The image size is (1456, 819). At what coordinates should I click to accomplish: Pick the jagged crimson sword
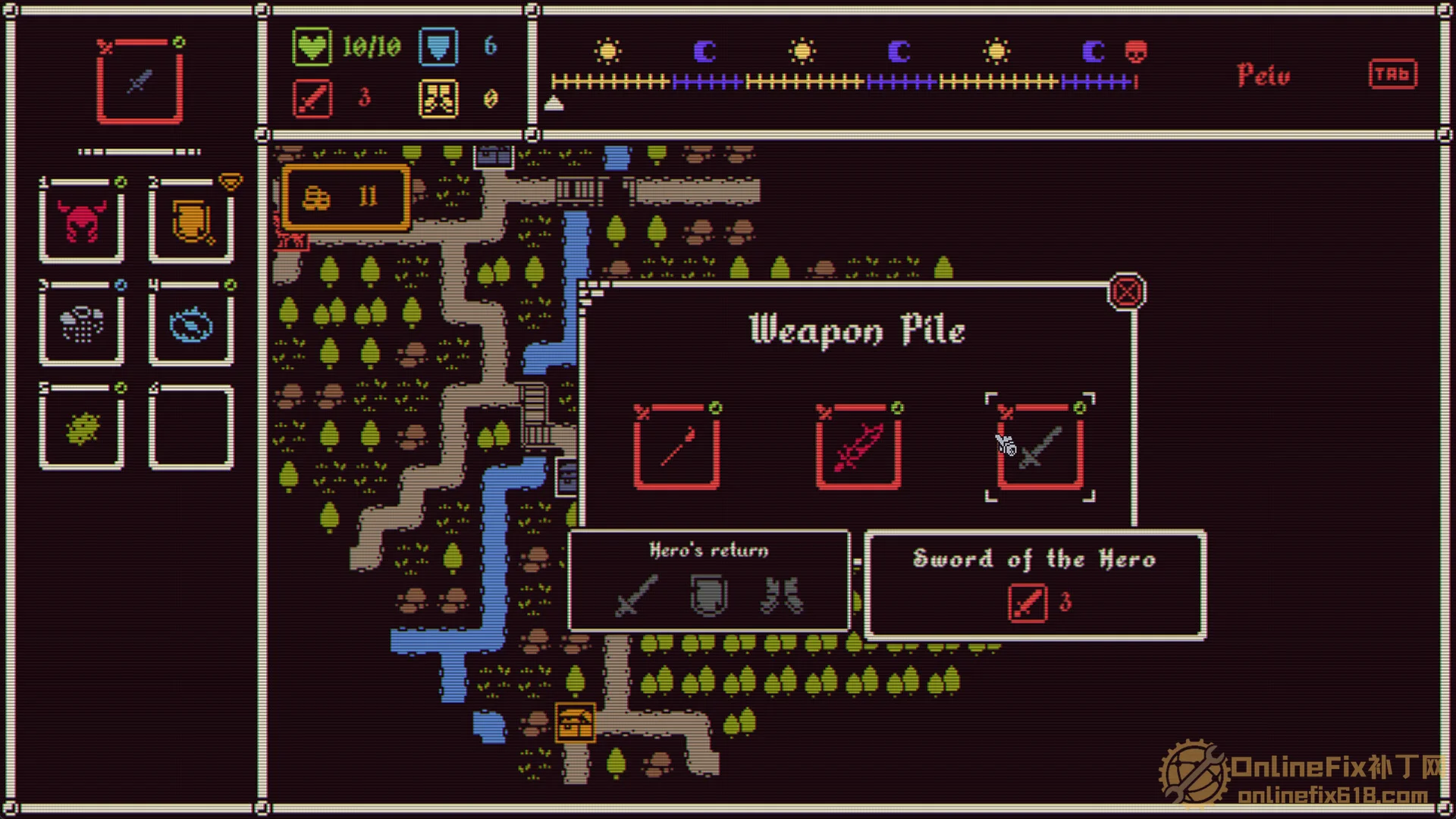858,447
